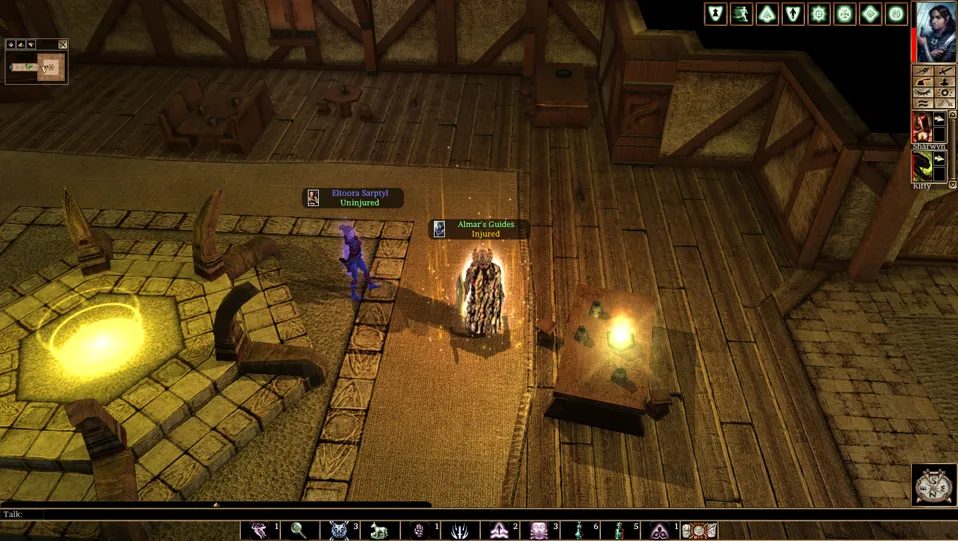The height and width of the screenshot is (541, 958).
Task: Click the minimap area map
Action: [x=36, y=67]
